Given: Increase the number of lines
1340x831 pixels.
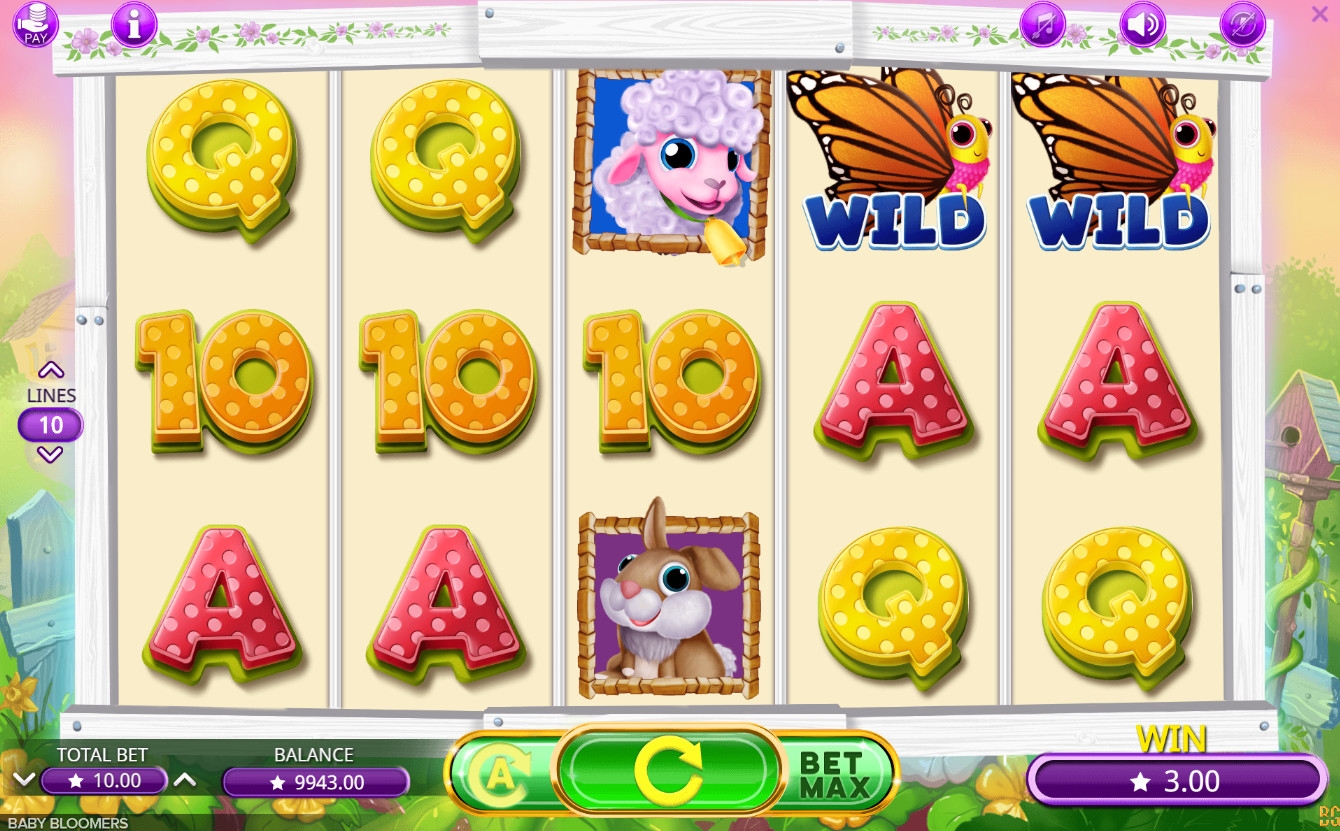Looking at the screenshot, I should (x=50, y=371).
